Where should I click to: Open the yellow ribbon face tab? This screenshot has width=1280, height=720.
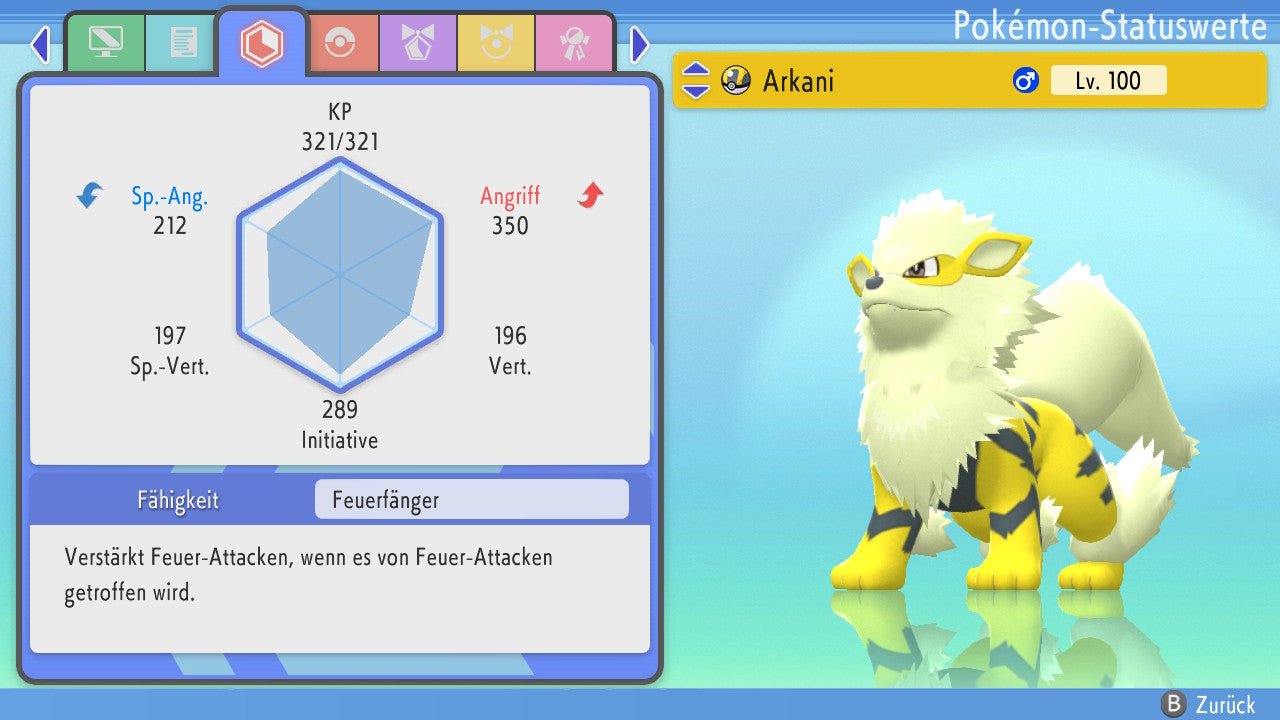pyautogui.click(x=495, y=43)
